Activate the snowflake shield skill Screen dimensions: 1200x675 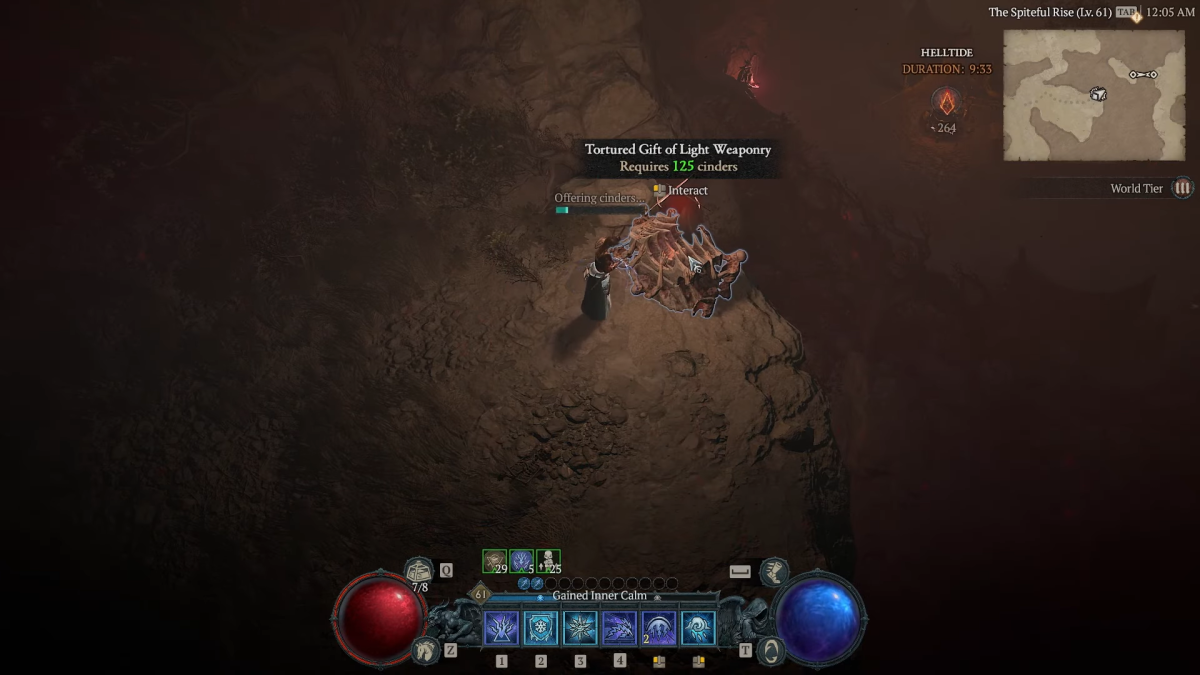tap(541, 628)
